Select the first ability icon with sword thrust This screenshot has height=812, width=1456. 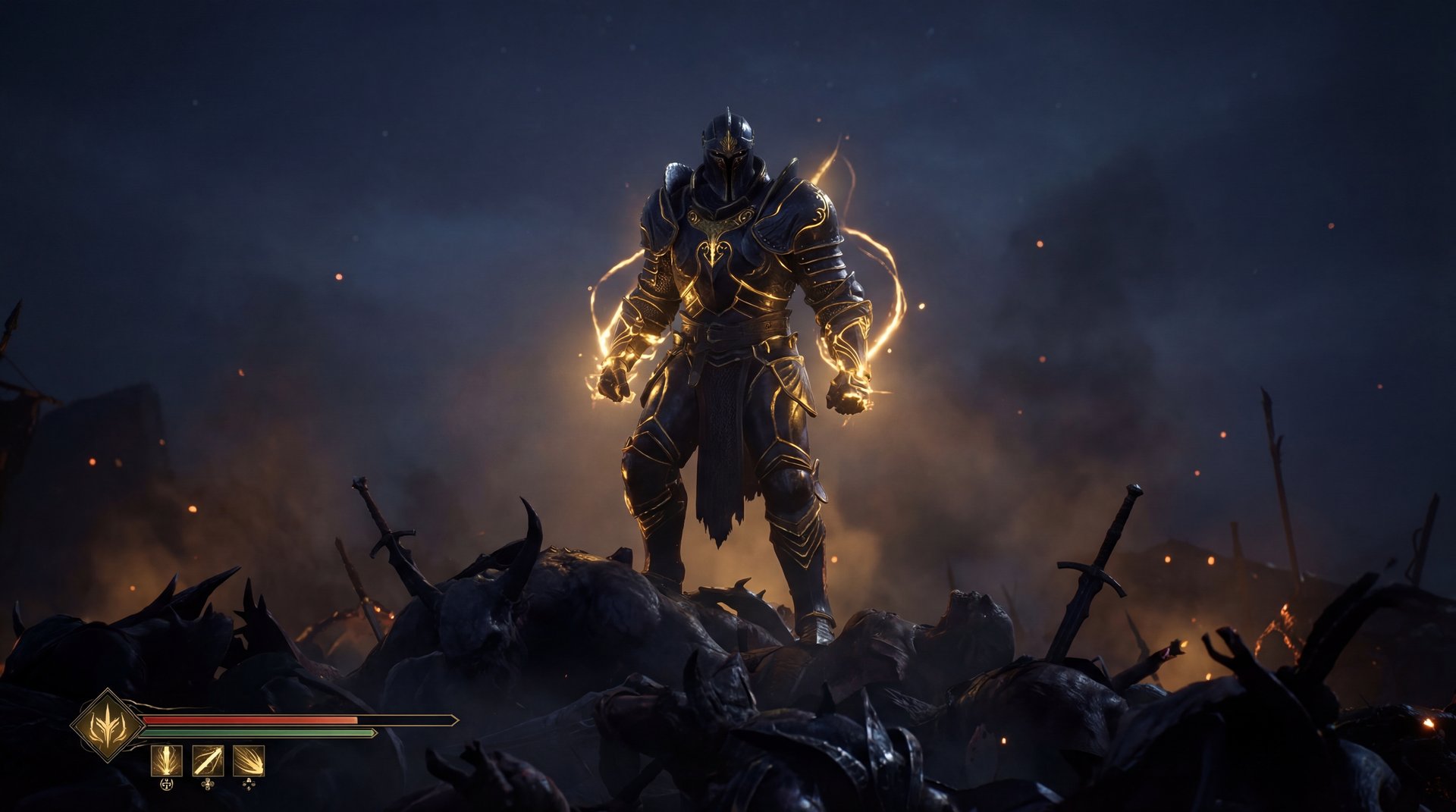tap(166, 761)
